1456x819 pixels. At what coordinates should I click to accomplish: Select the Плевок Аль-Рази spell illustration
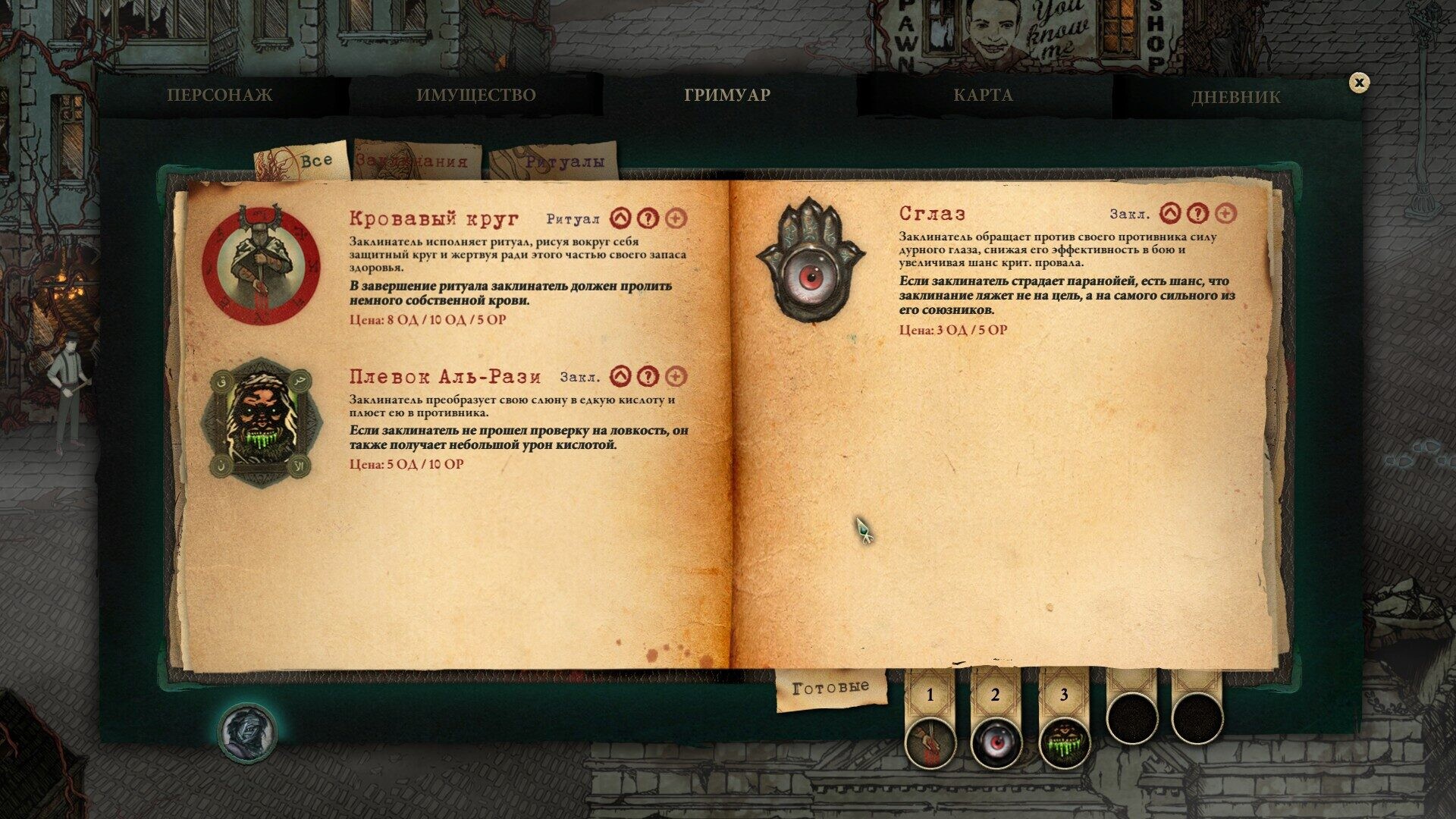(x=262, y=422)
